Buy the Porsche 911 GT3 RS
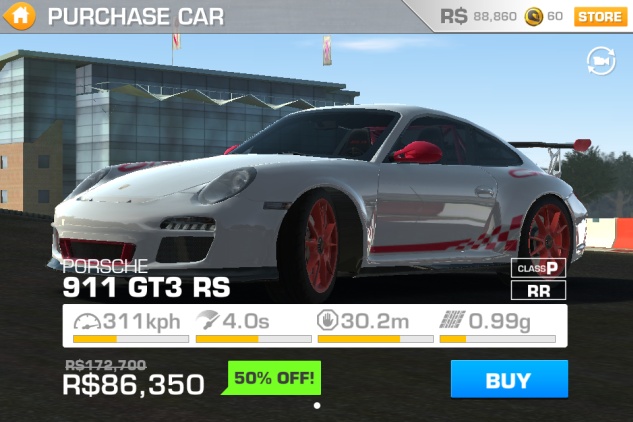 point(508,379)
